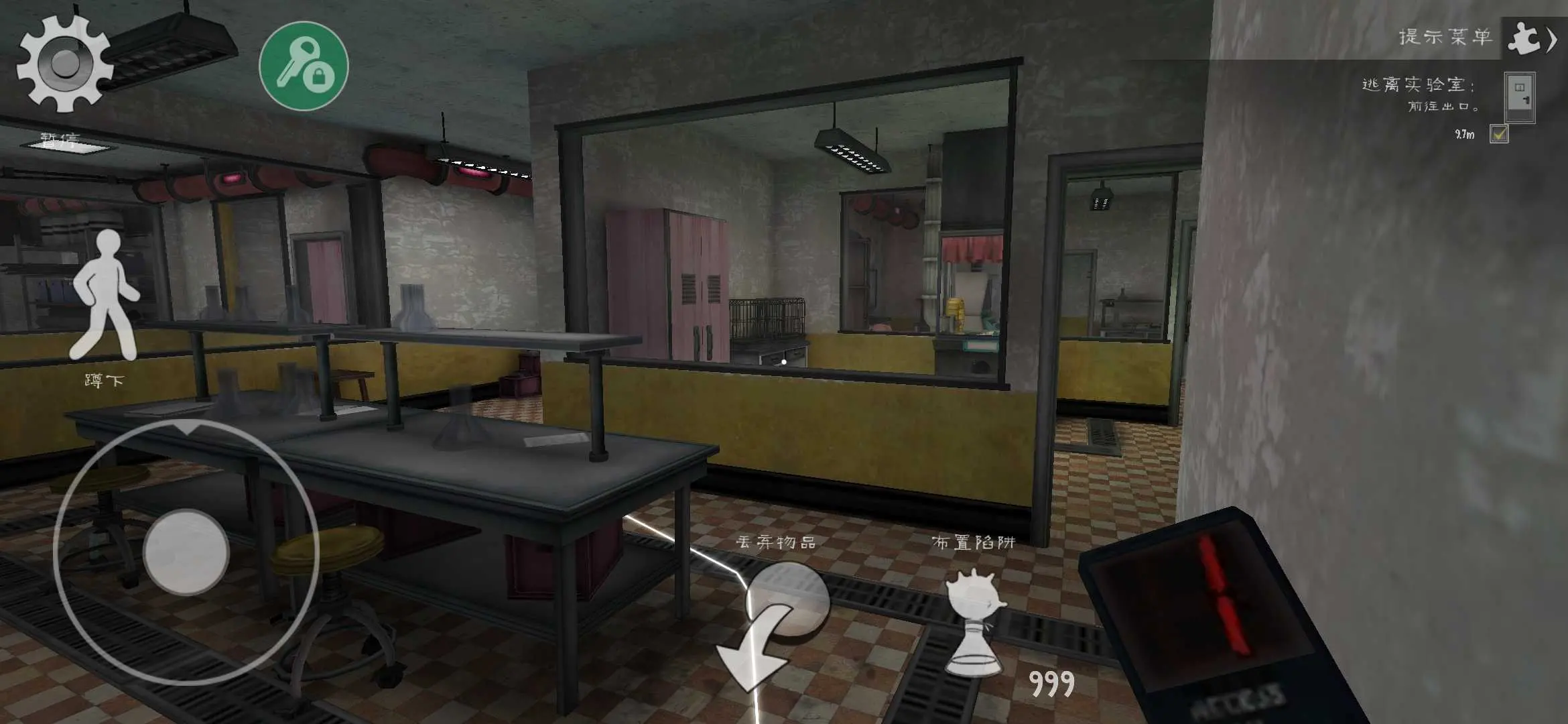The image size is (1568, 724).
Task: Crouch using the walking figure icon
Action: click(x=105, y=296)
